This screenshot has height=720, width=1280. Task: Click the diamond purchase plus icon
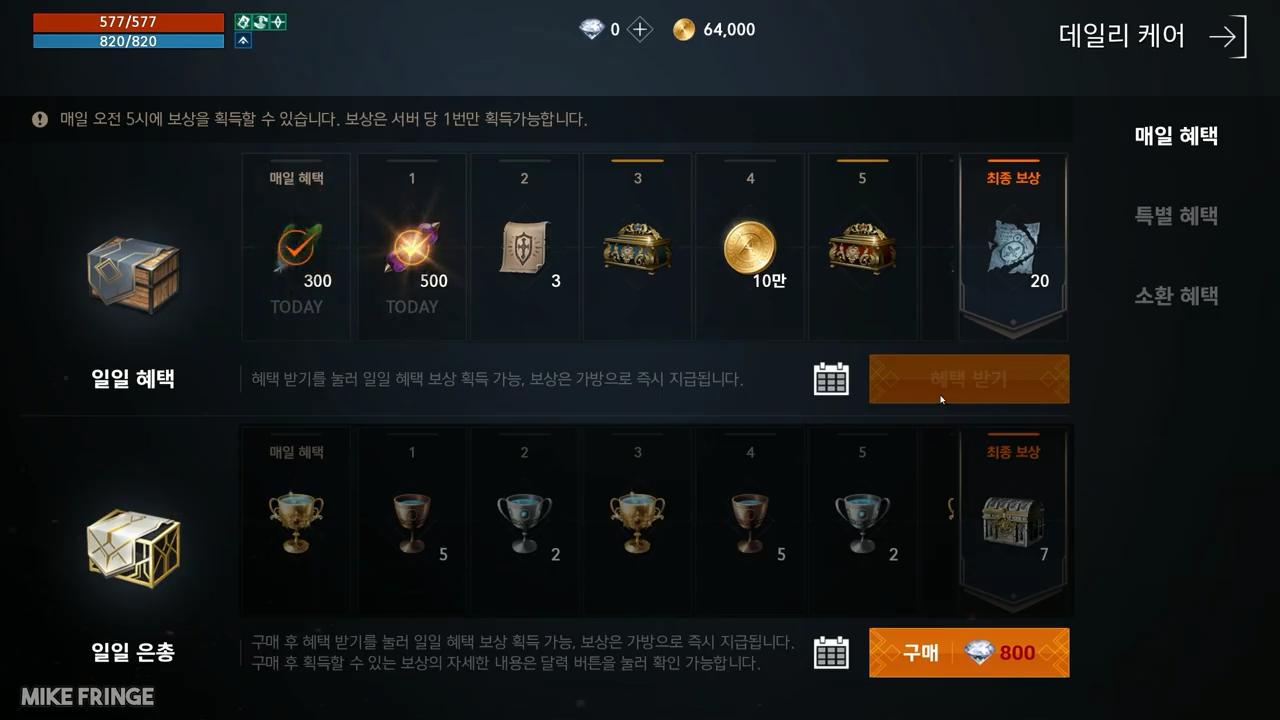click(x=637, y=29)
